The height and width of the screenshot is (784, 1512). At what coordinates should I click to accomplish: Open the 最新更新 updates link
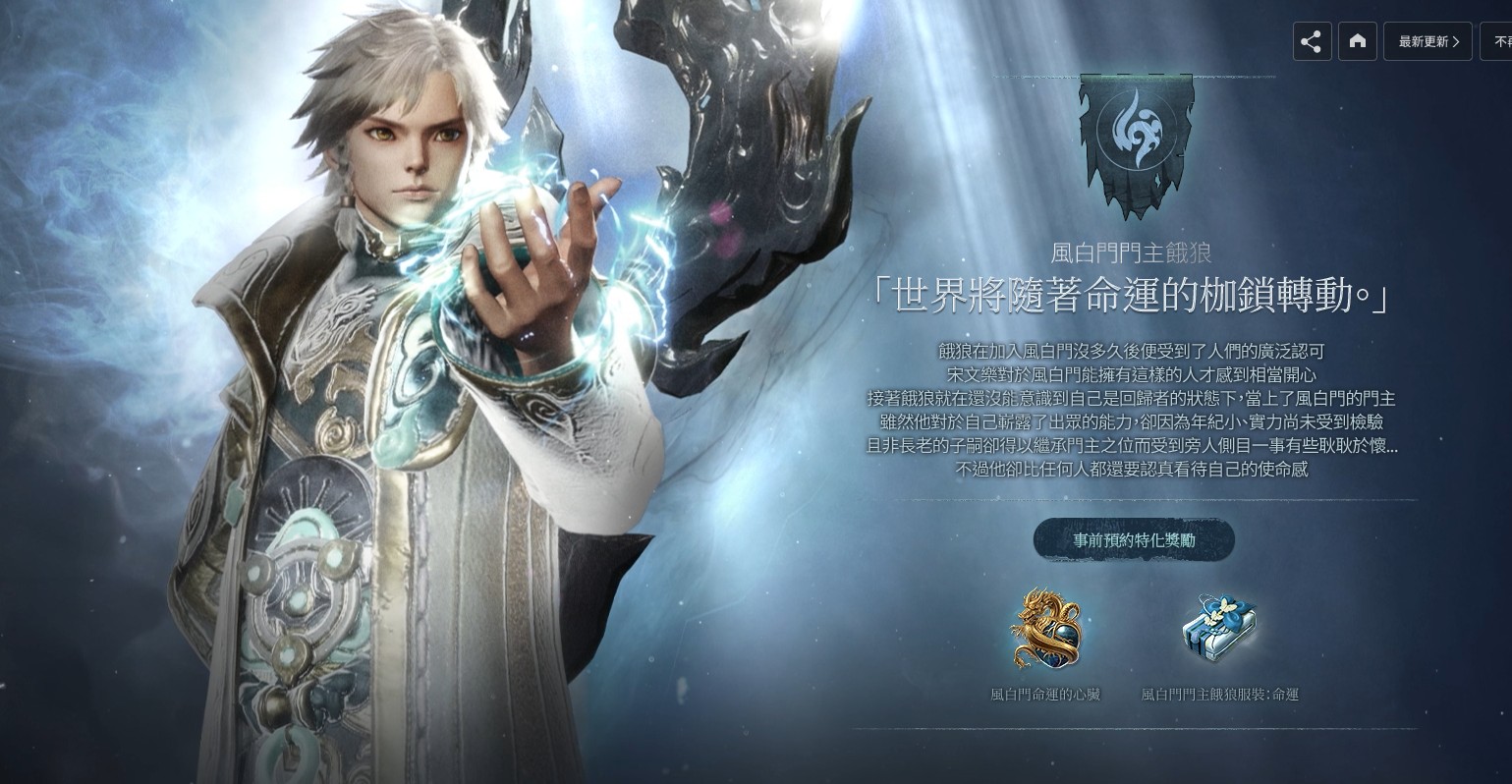click(x=1428, y=41)
